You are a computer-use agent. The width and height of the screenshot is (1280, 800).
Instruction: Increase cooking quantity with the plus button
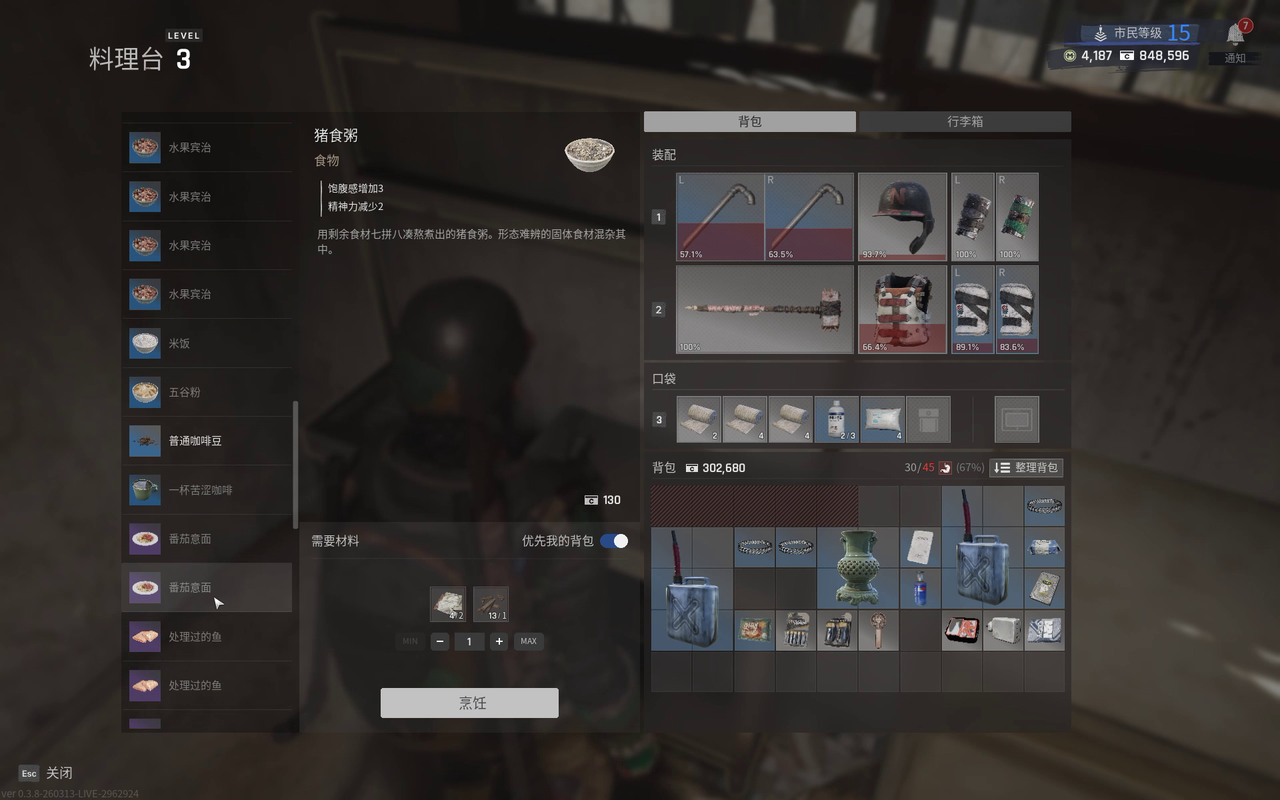(x=499, y=641)
